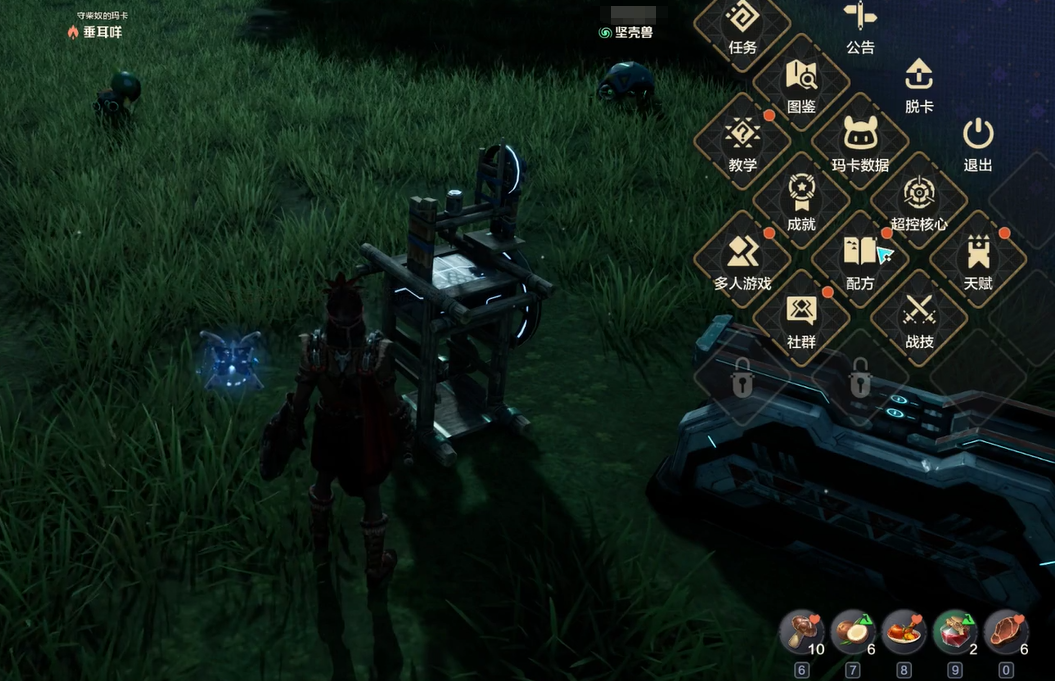Open the 玛卡数据 menu

coord(860,142)
